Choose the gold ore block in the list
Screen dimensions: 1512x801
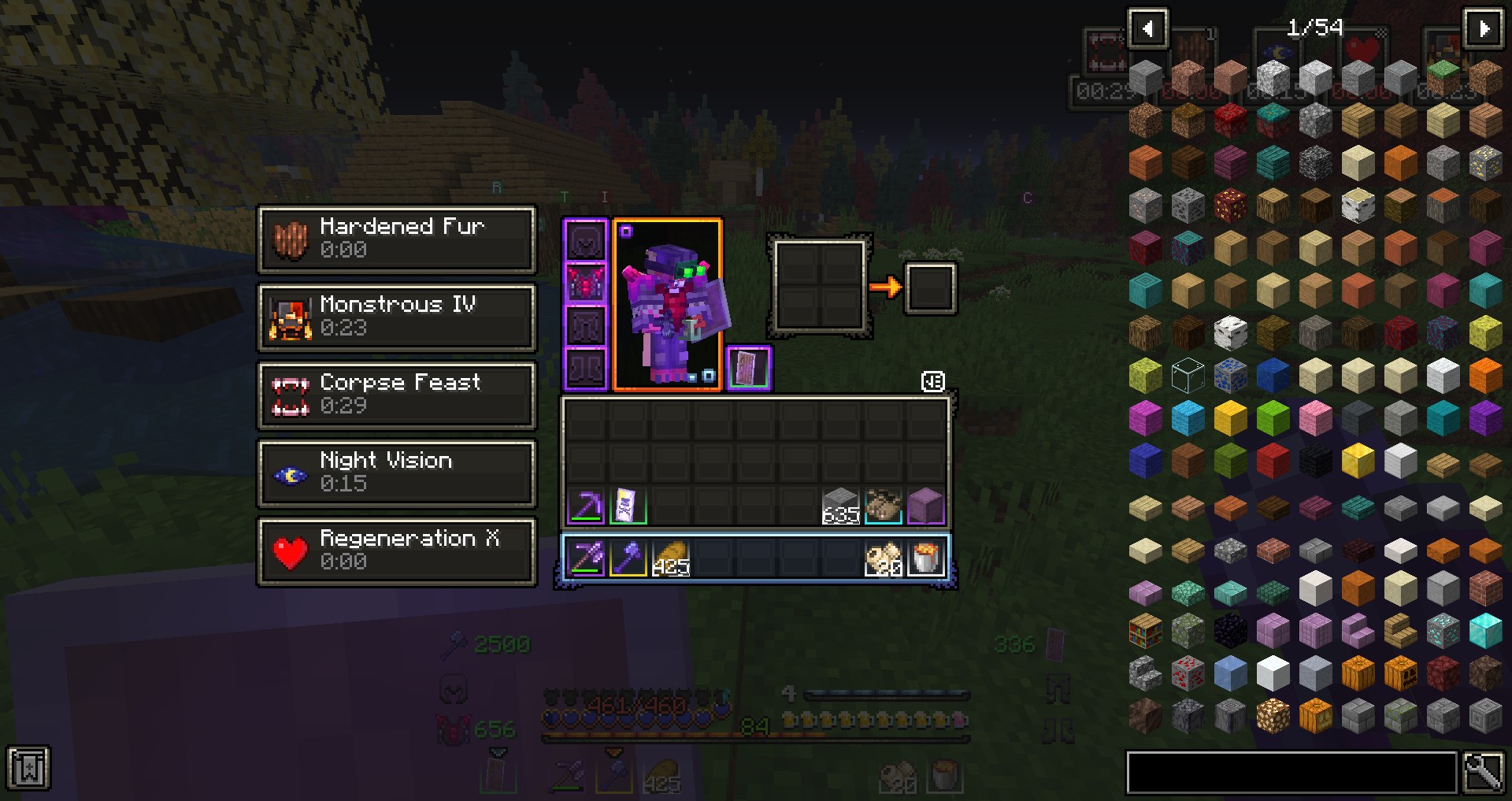pos(1485,162)
